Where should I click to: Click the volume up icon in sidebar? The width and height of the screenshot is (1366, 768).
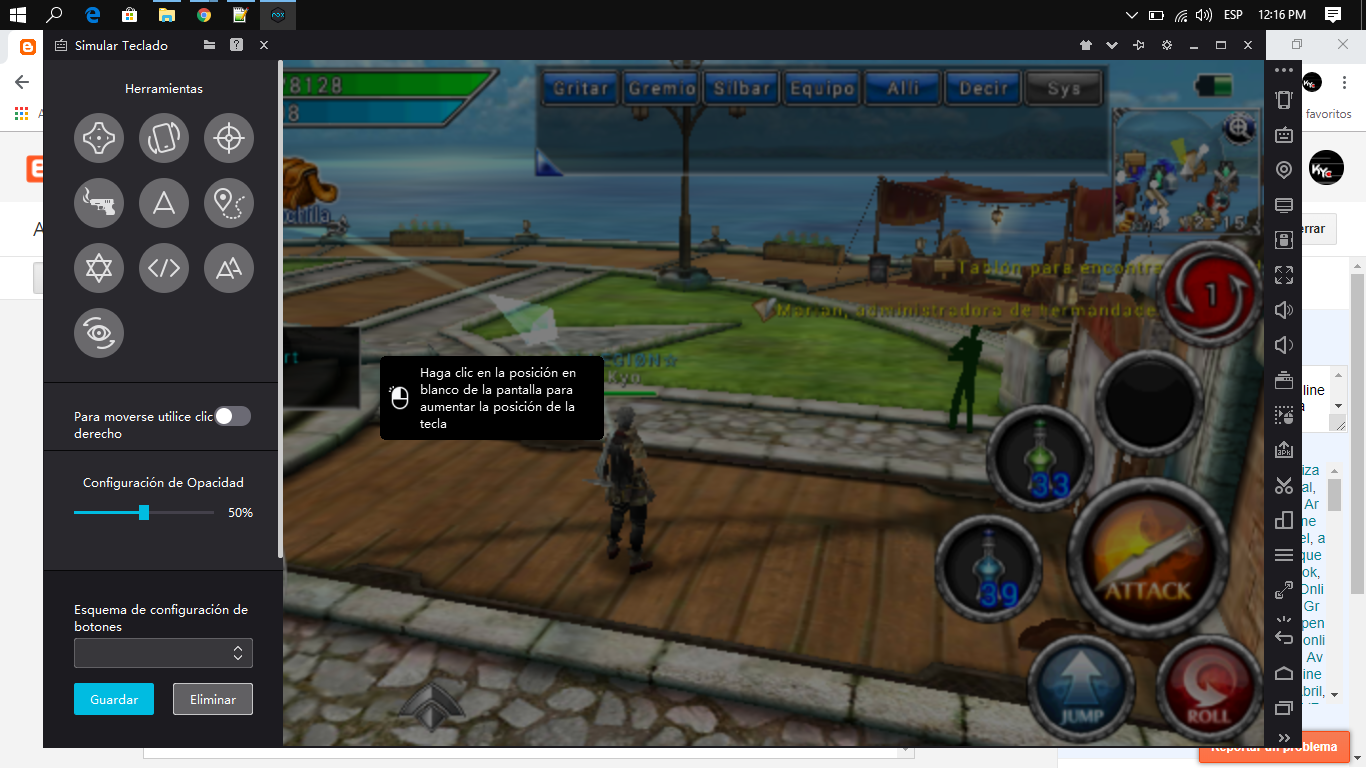coord(1283,310)
